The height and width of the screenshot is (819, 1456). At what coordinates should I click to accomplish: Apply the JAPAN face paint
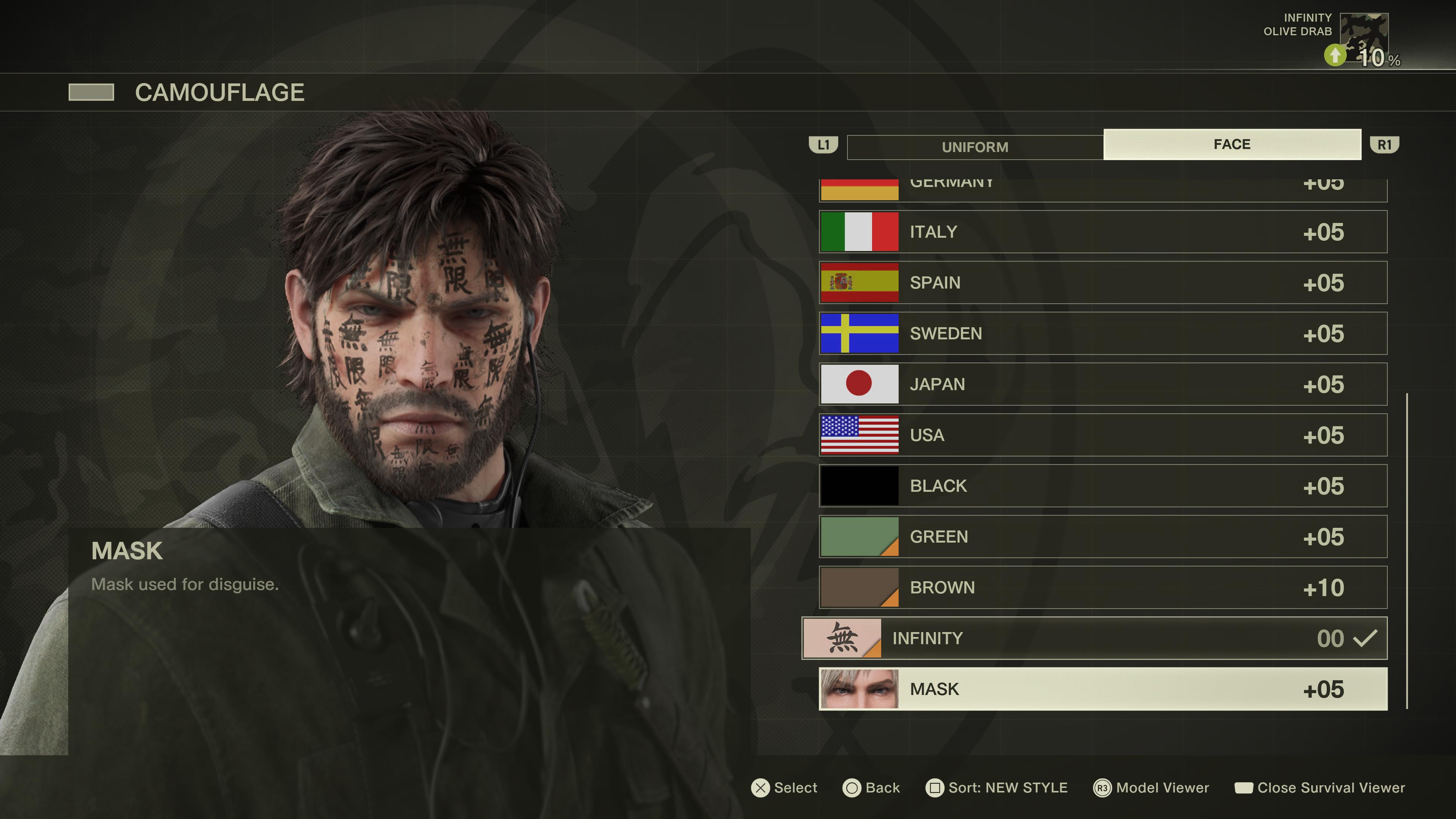click(x=1102, y=384)
